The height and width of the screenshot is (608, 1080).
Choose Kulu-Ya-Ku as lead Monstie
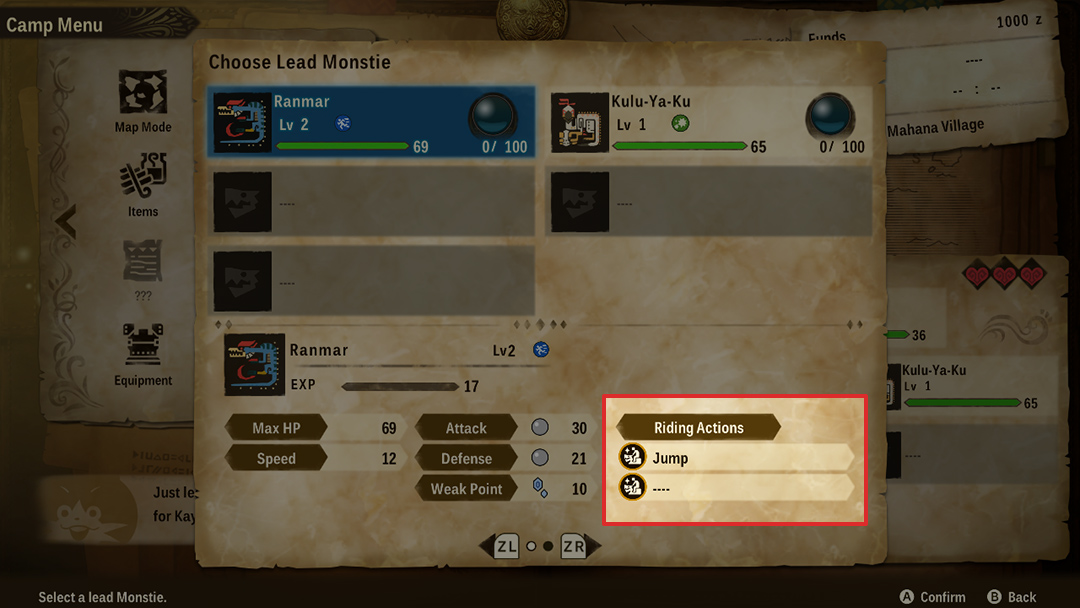(x=708, y=123)
